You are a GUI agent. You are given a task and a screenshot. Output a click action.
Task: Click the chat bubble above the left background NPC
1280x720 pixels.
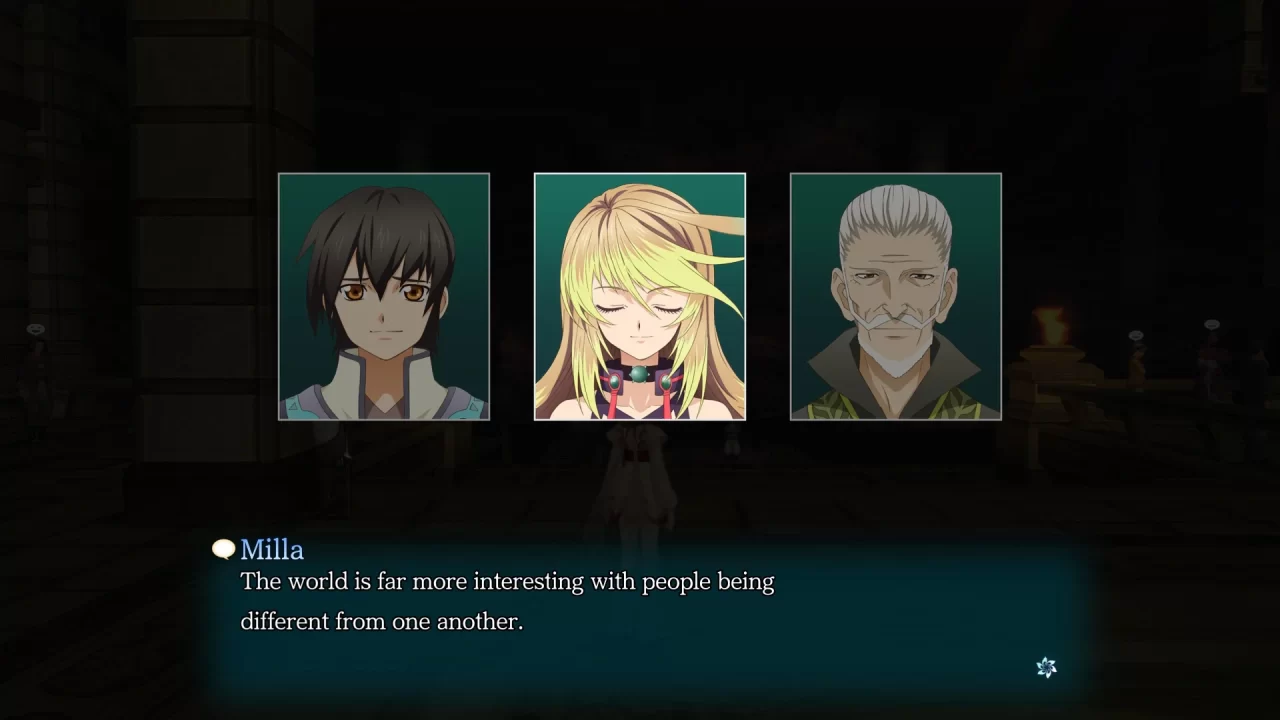35,330
